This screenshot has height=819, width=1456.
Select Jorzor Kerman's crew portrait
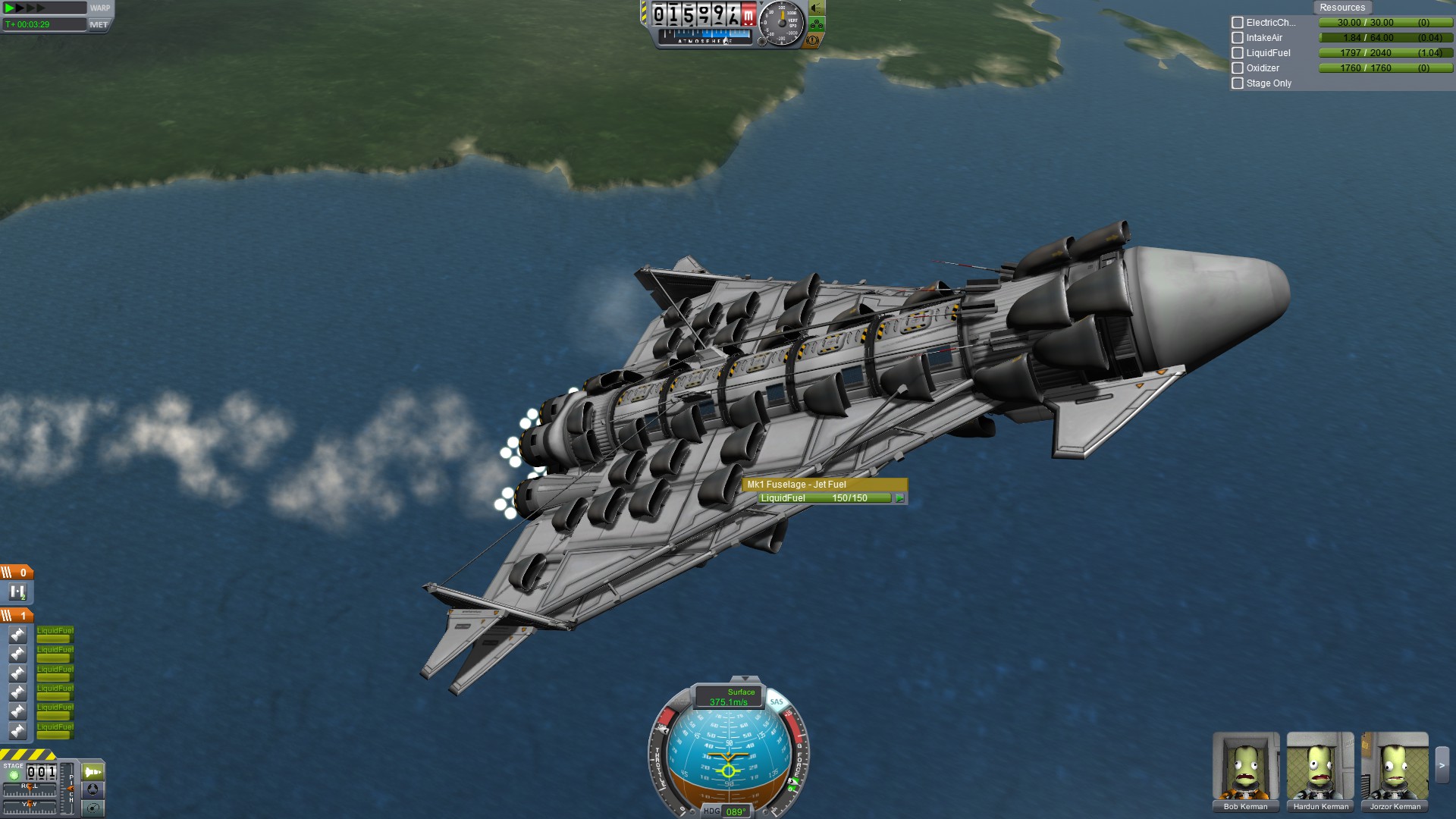[x=1395, y=767]
